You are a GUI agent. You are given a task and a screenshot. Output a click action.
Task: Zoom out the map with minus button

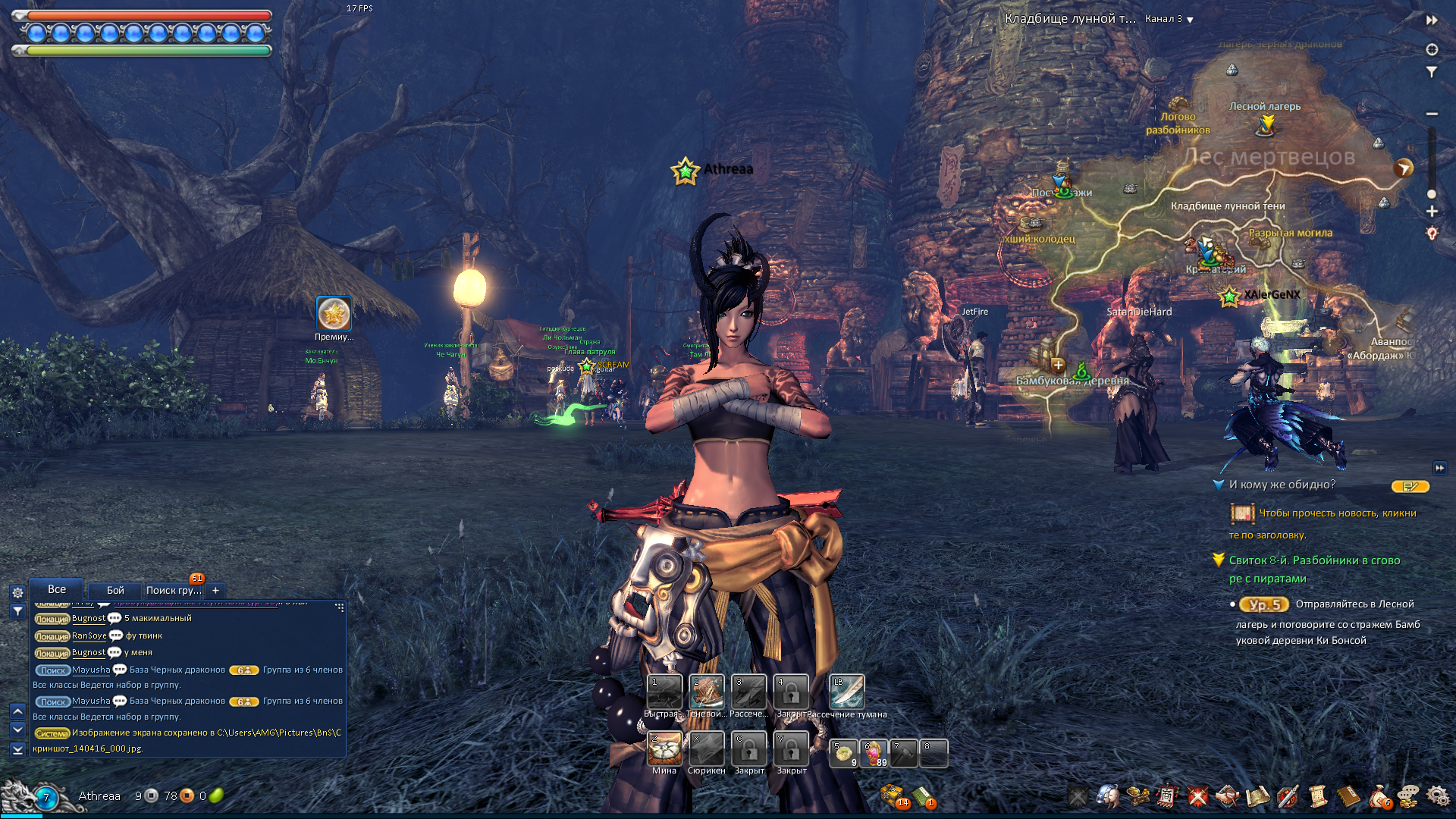point(1432,114)
